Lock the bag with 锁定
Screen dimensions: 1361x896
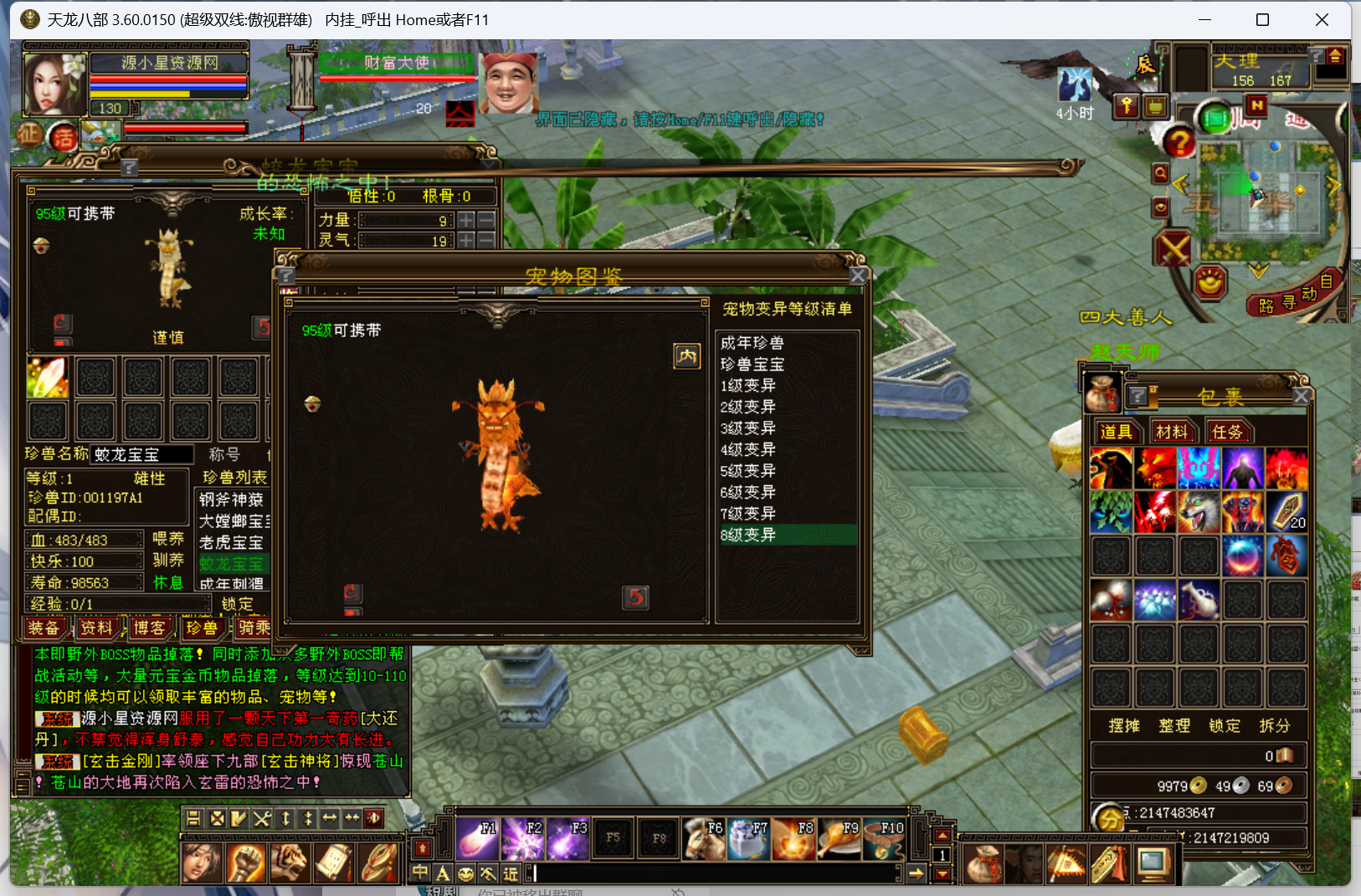pos(1224,725)
